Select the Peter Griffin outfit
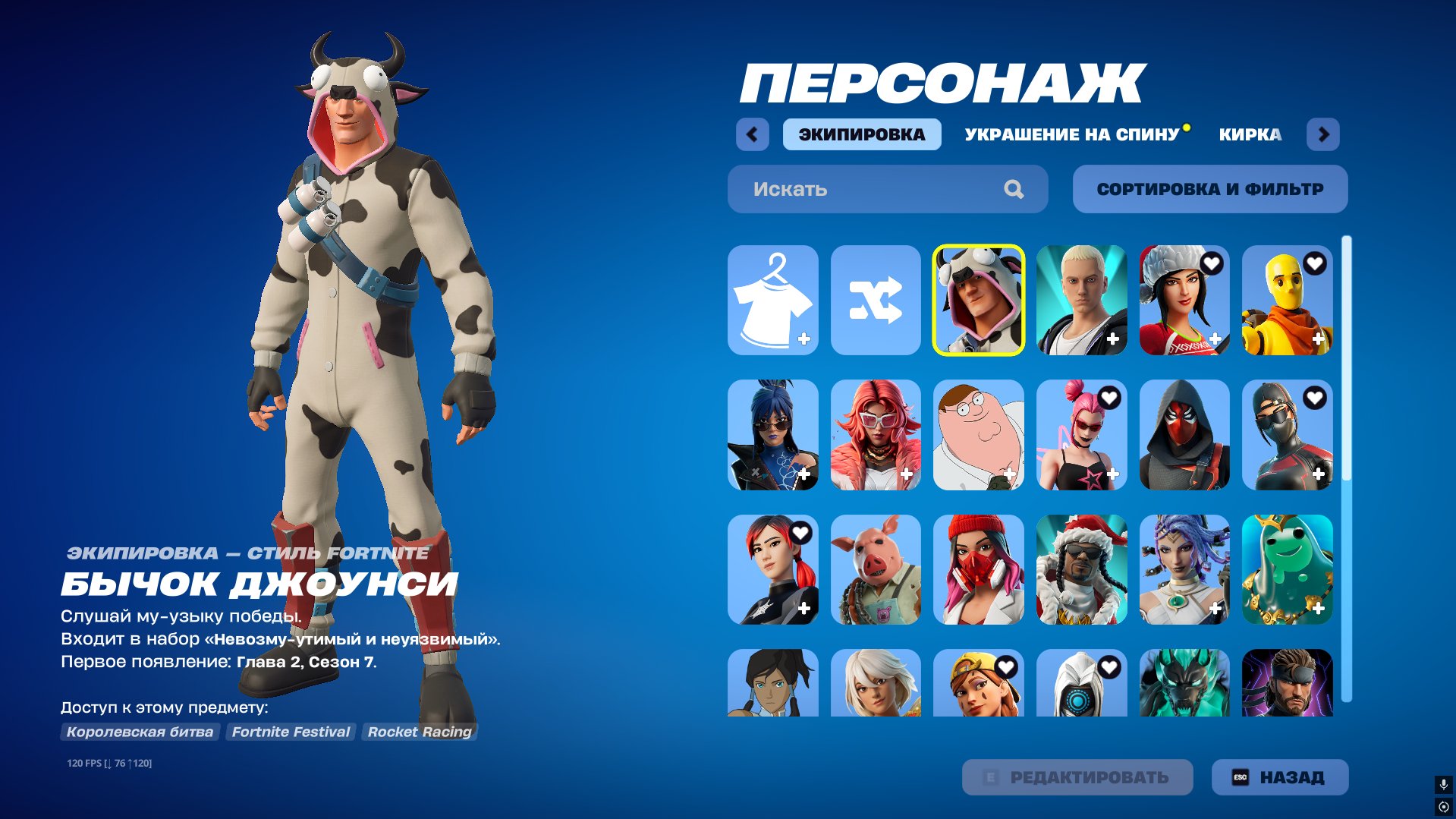The image size is (1456, 819). pyautogui.click(x=979, y=436)
